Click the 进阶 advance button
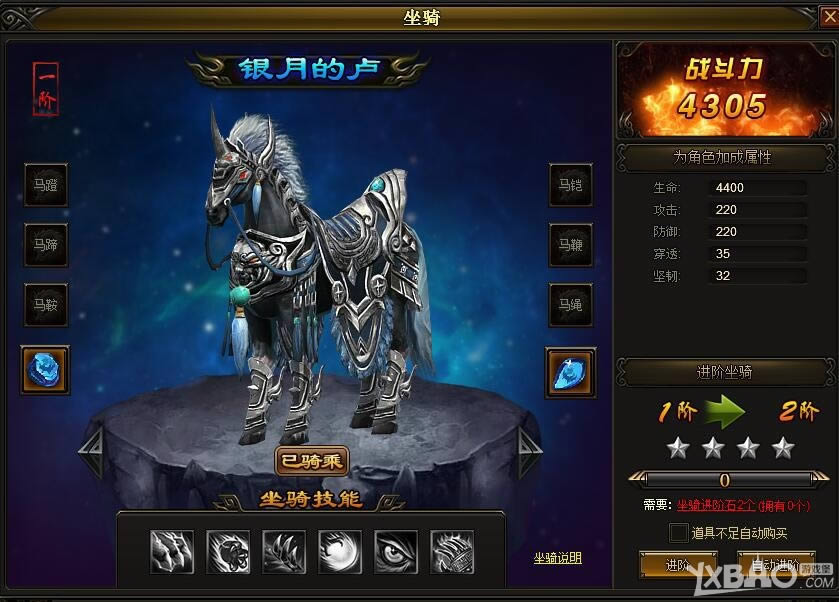Screen dimensions: 839x602 [678, 565]
